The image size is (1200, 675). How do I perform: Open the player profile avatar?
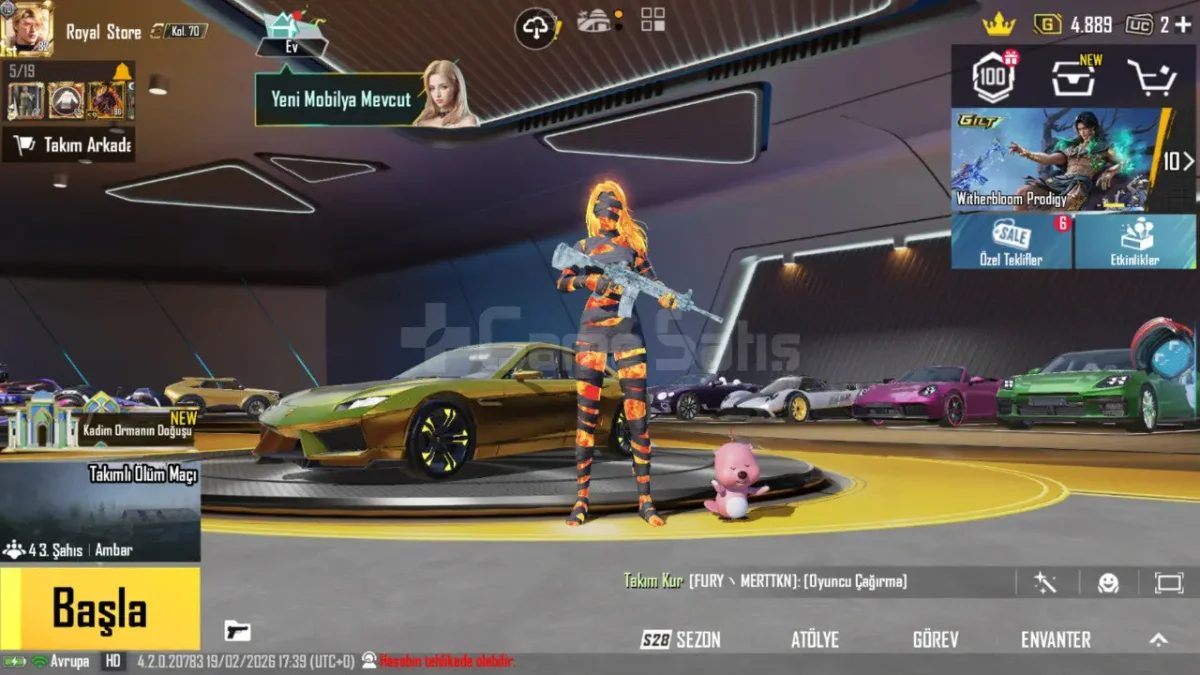pos(27,28)
